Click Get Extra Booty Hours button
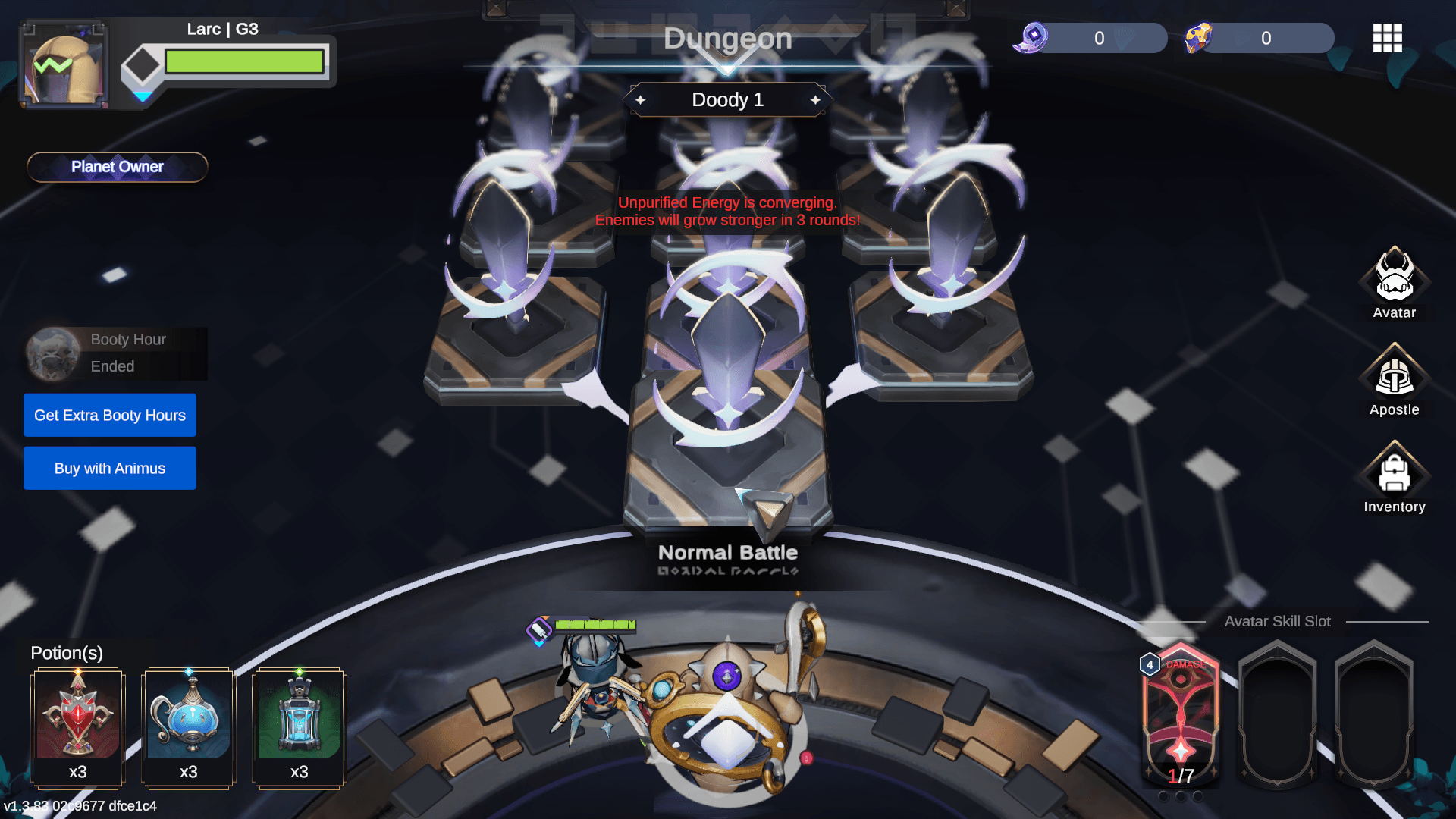 point(110,415)
